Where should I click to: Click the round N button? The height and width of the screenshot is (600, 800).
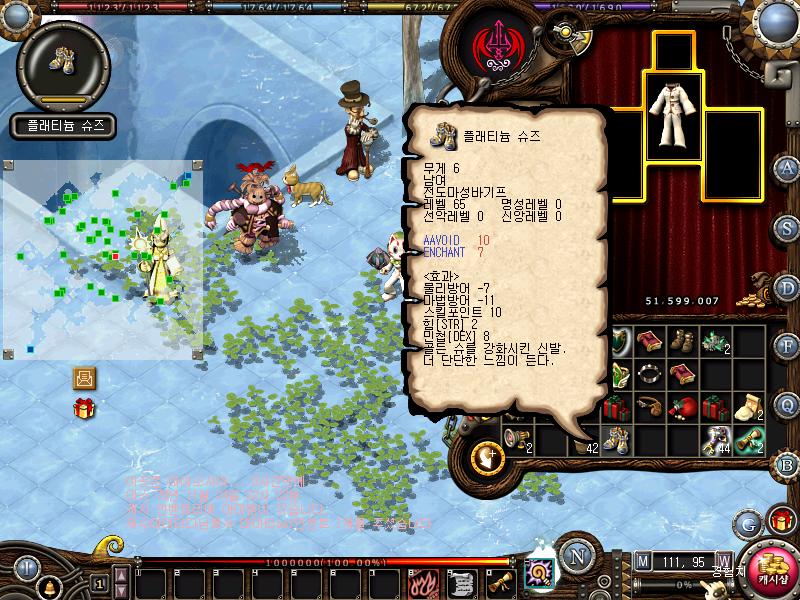coord(576,556)
